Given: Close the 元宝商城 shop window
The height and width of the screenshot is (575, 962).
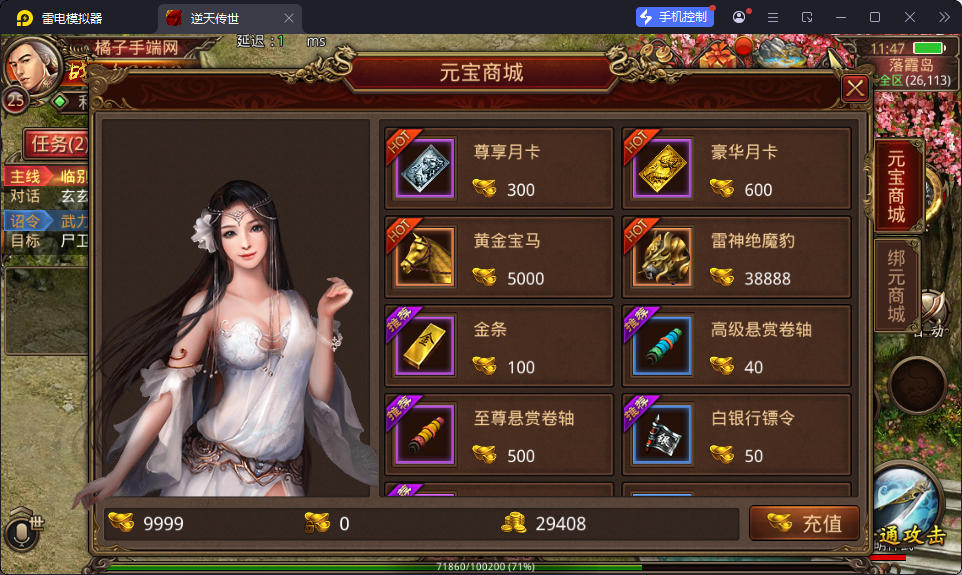Looking at the screenshot, I should click(x=855, y=89).
